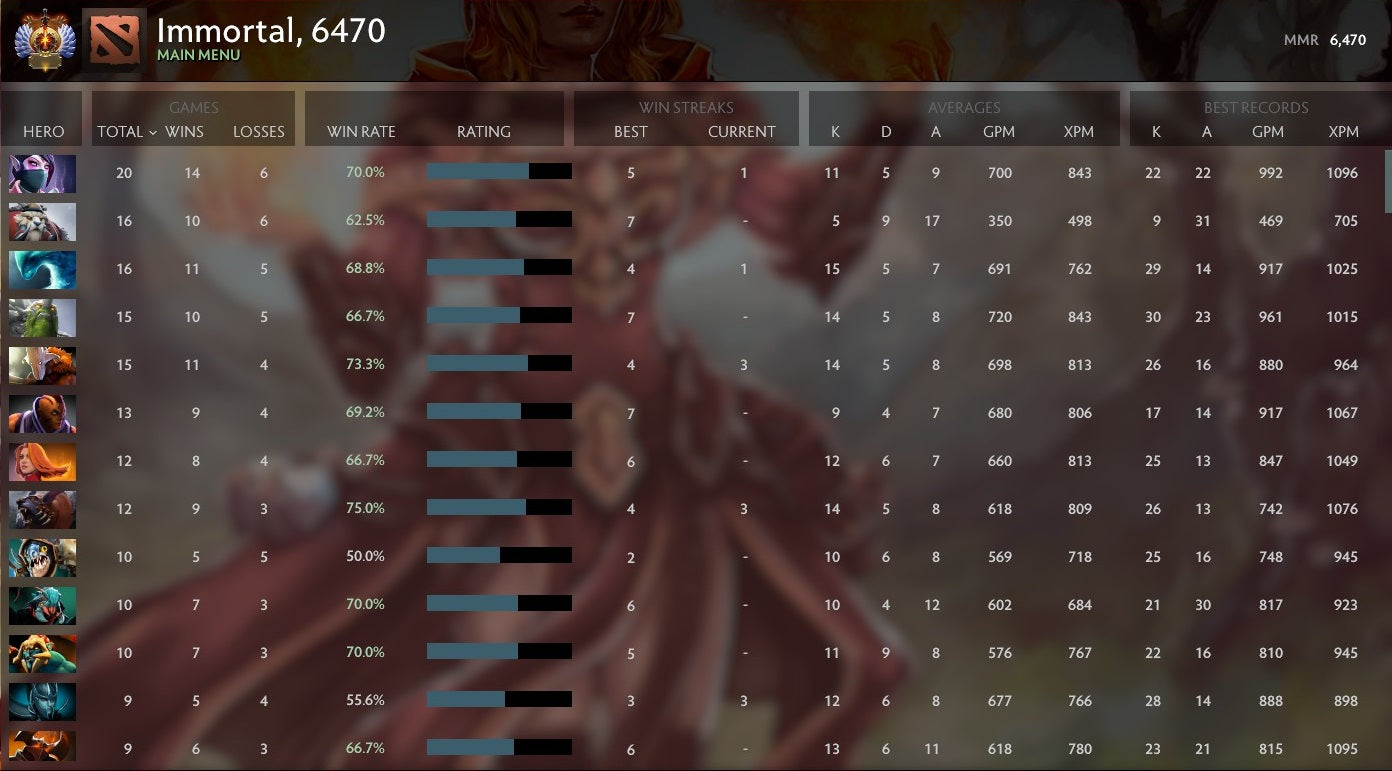
Task: Open Tusk's hero statistics
Action: point(42,221)
